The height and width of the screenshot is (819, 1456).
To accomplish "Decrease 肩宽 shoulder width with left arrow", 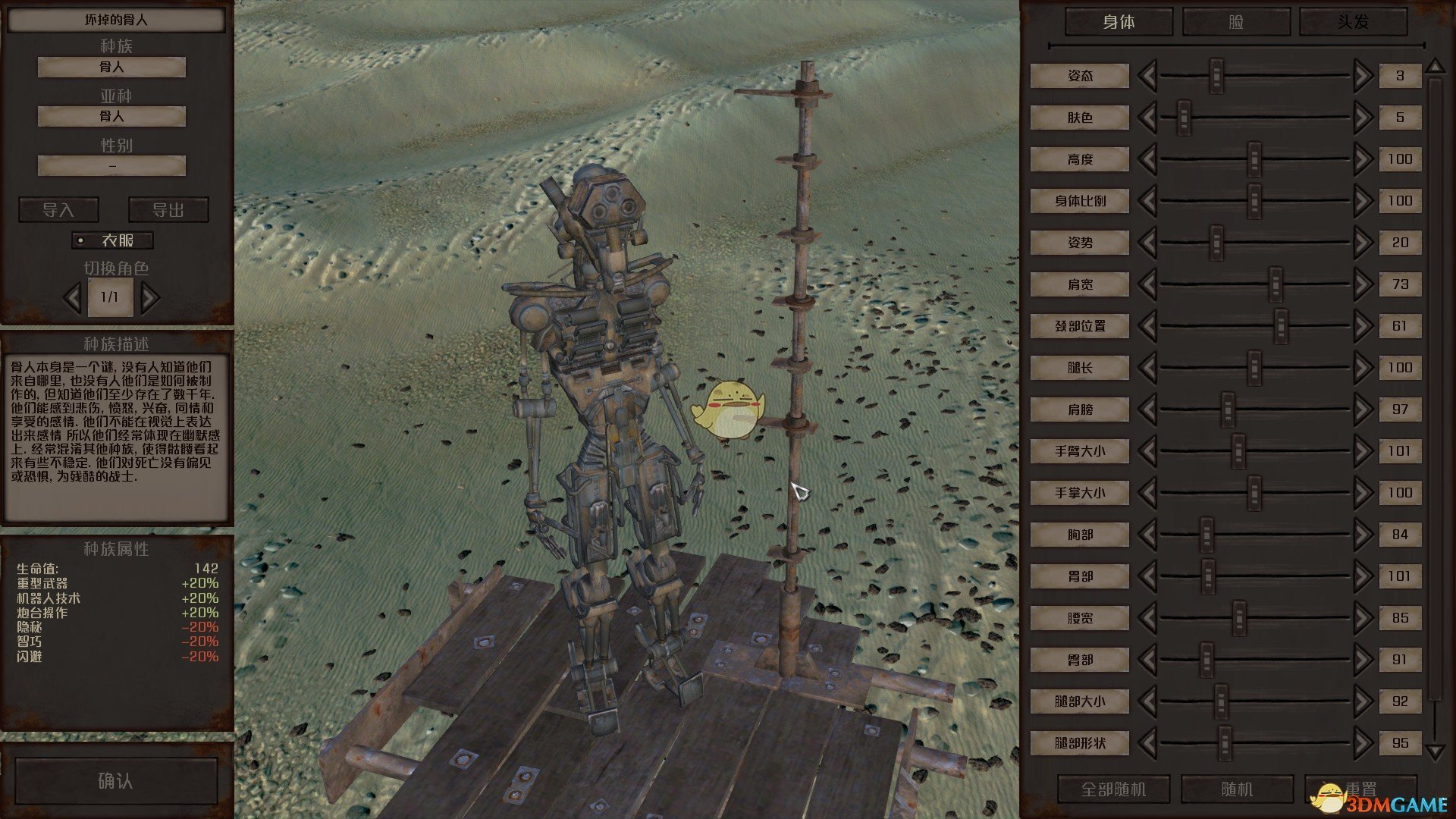I will tap(1147, 284).
